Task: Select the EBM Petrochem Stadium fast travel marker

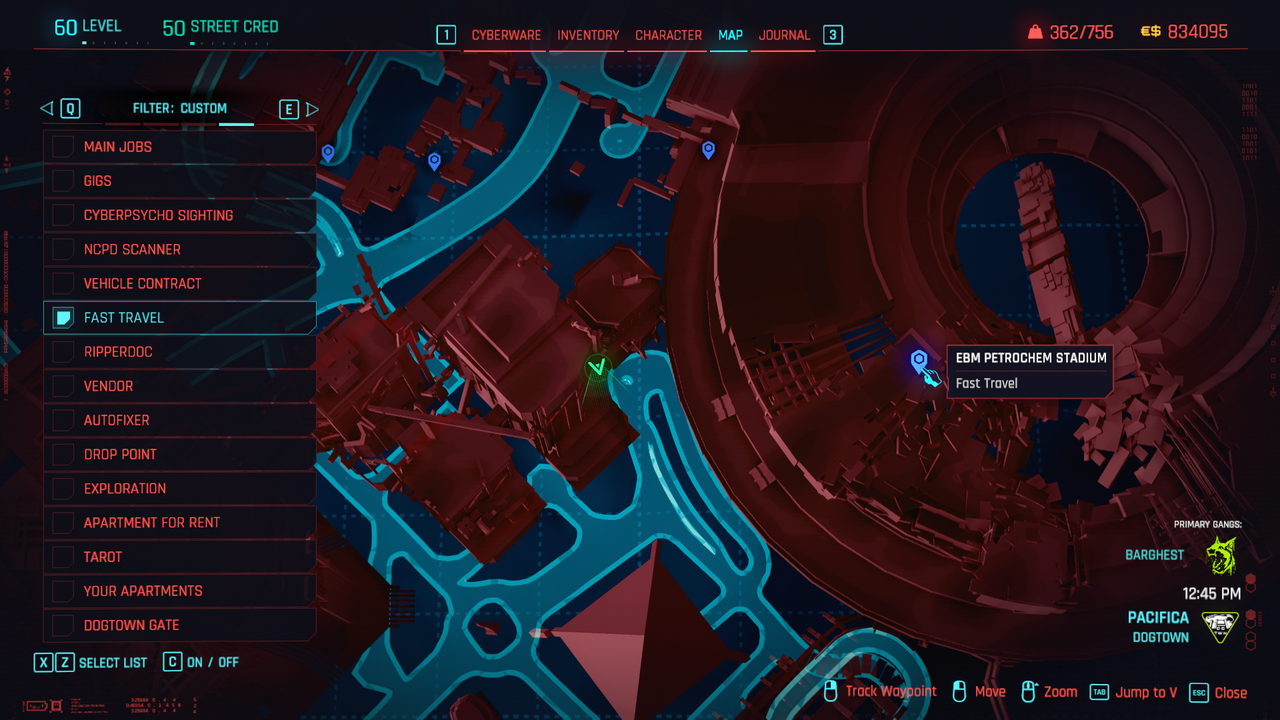Action: (x=919, y=360)
